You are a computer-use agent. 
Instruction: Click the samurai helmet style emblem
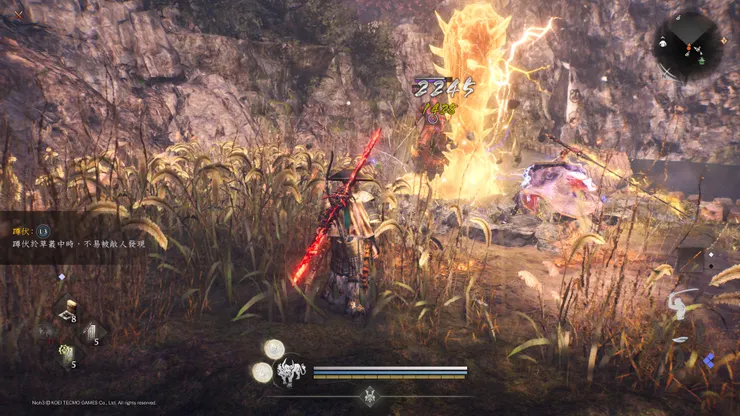(x=370, y=396)
